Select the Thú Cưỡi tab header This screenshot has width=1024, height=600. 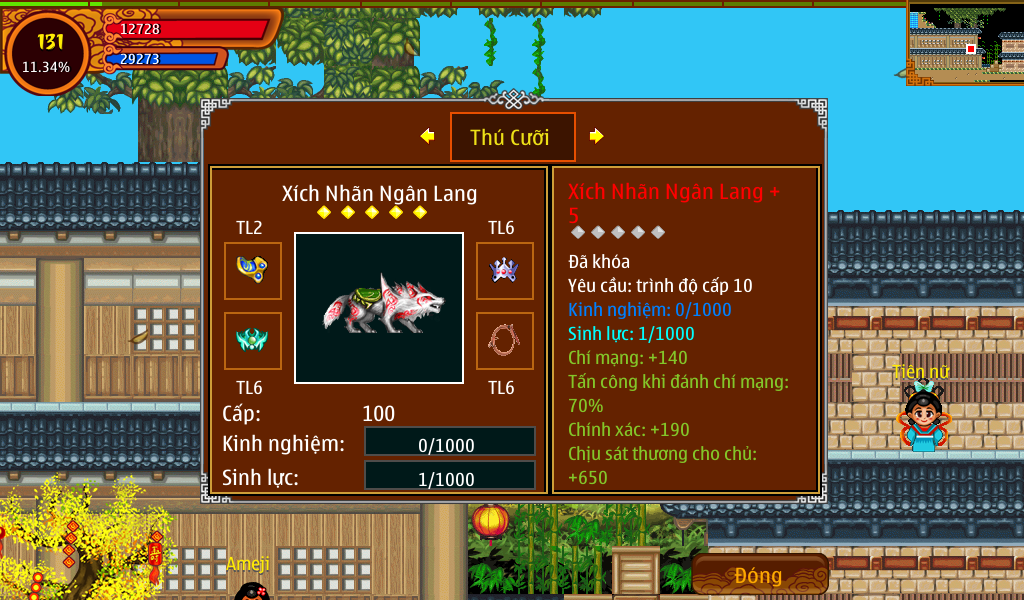512,137
